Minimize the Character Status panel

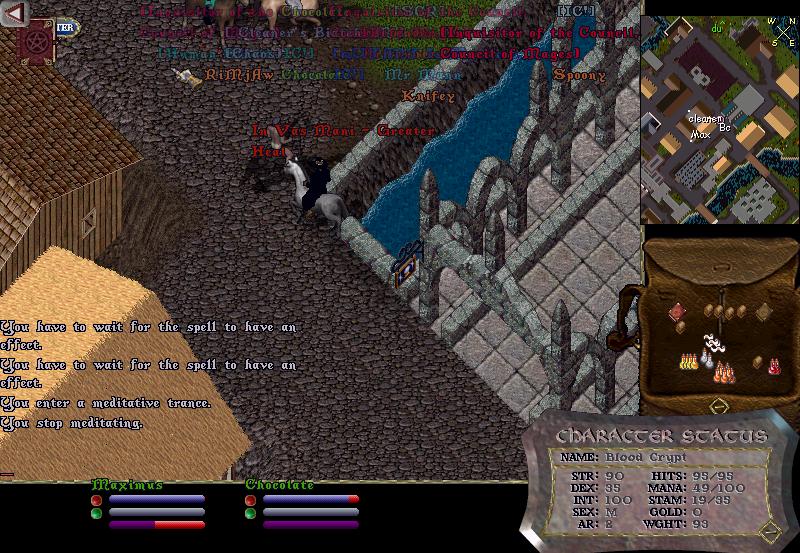click(x=767, y=529)
